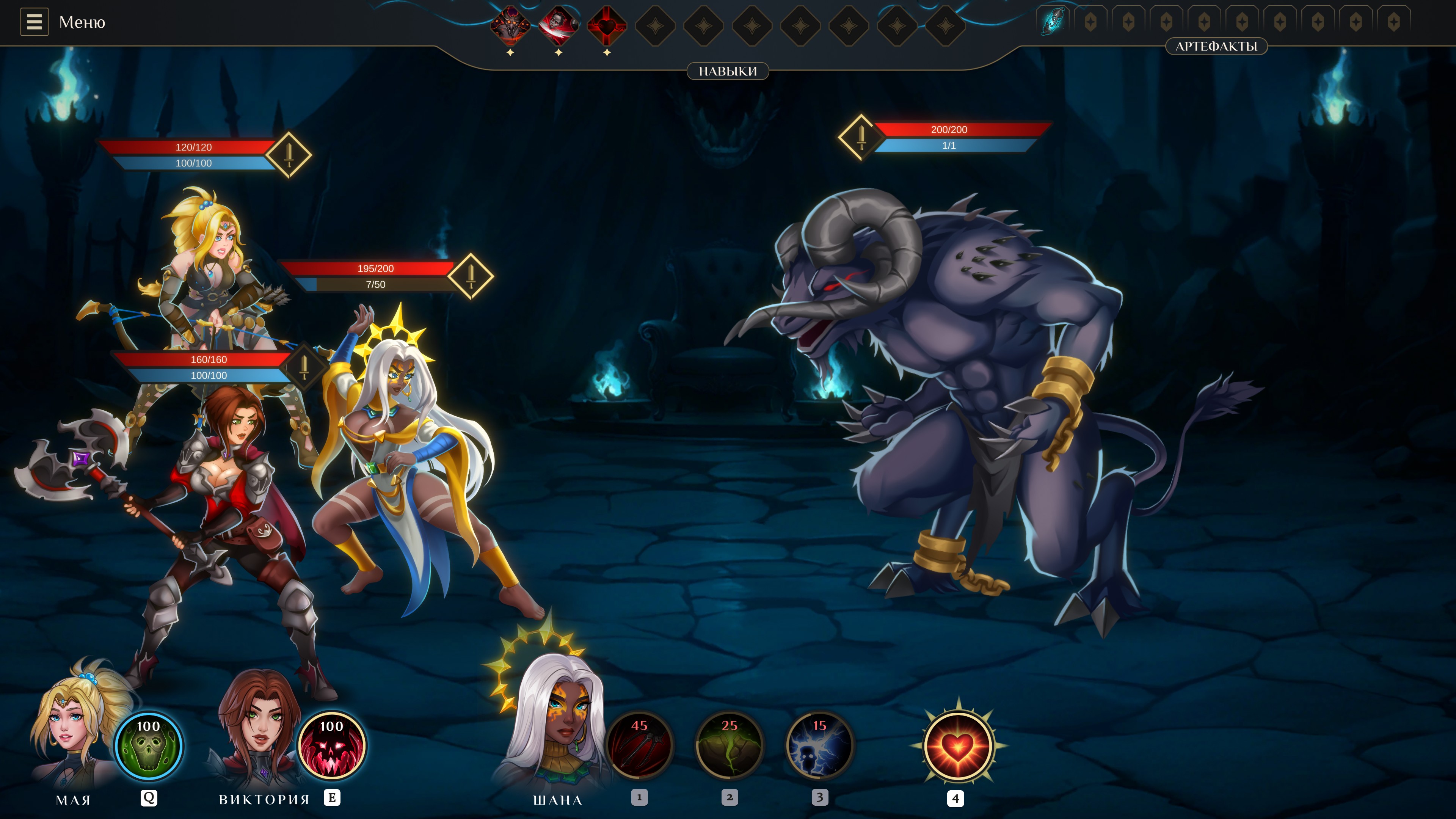This screenshot has width=1456, height=819.
Task: Select the horned demon skill icon
Action: click(510, 25)
